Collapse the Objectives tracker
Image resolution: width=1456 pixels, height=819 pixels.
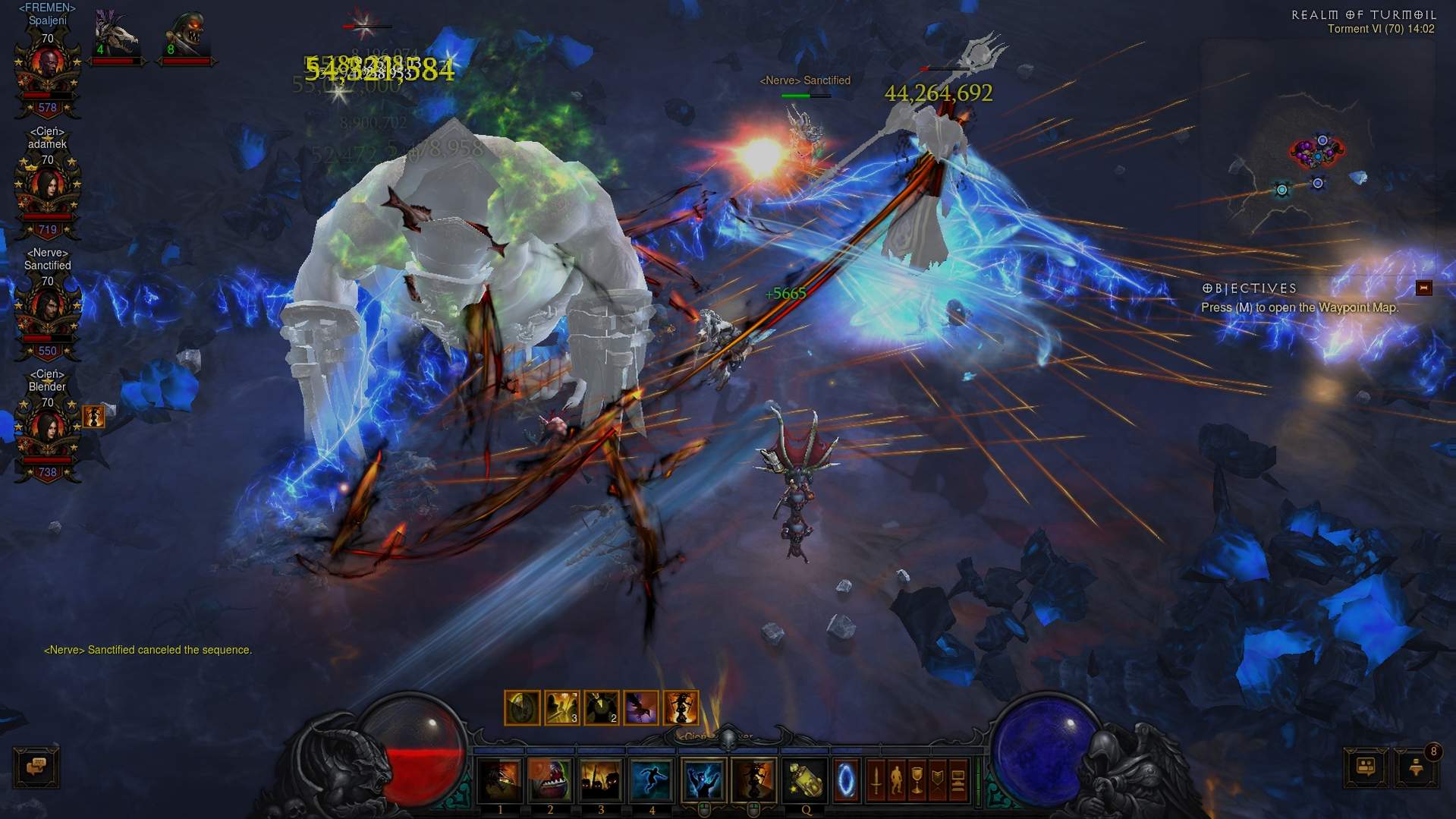(x=1423, y=288)
